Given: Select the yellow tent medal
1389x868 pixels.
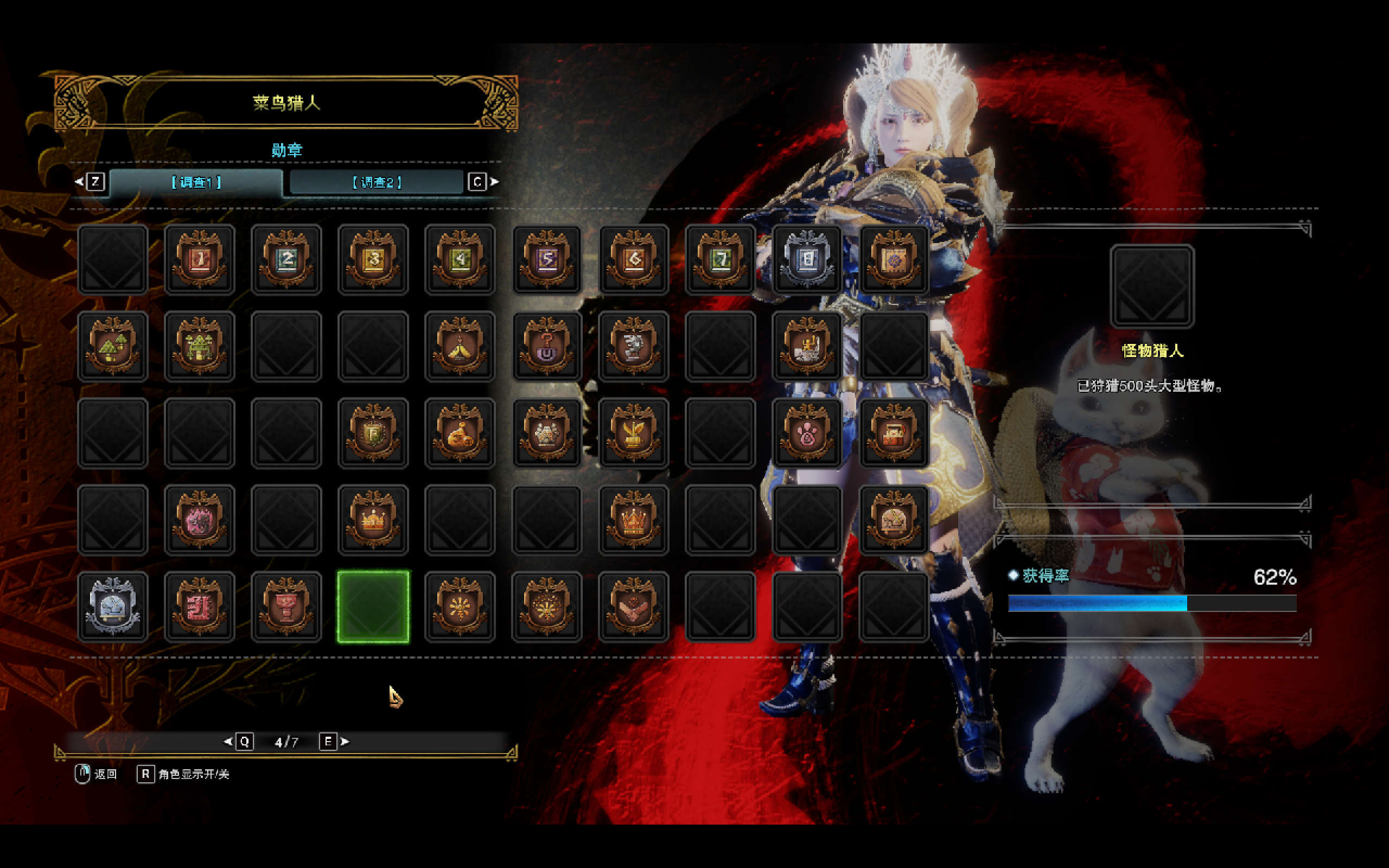Looking at the screenshot, I should click(x=460, y=346).
